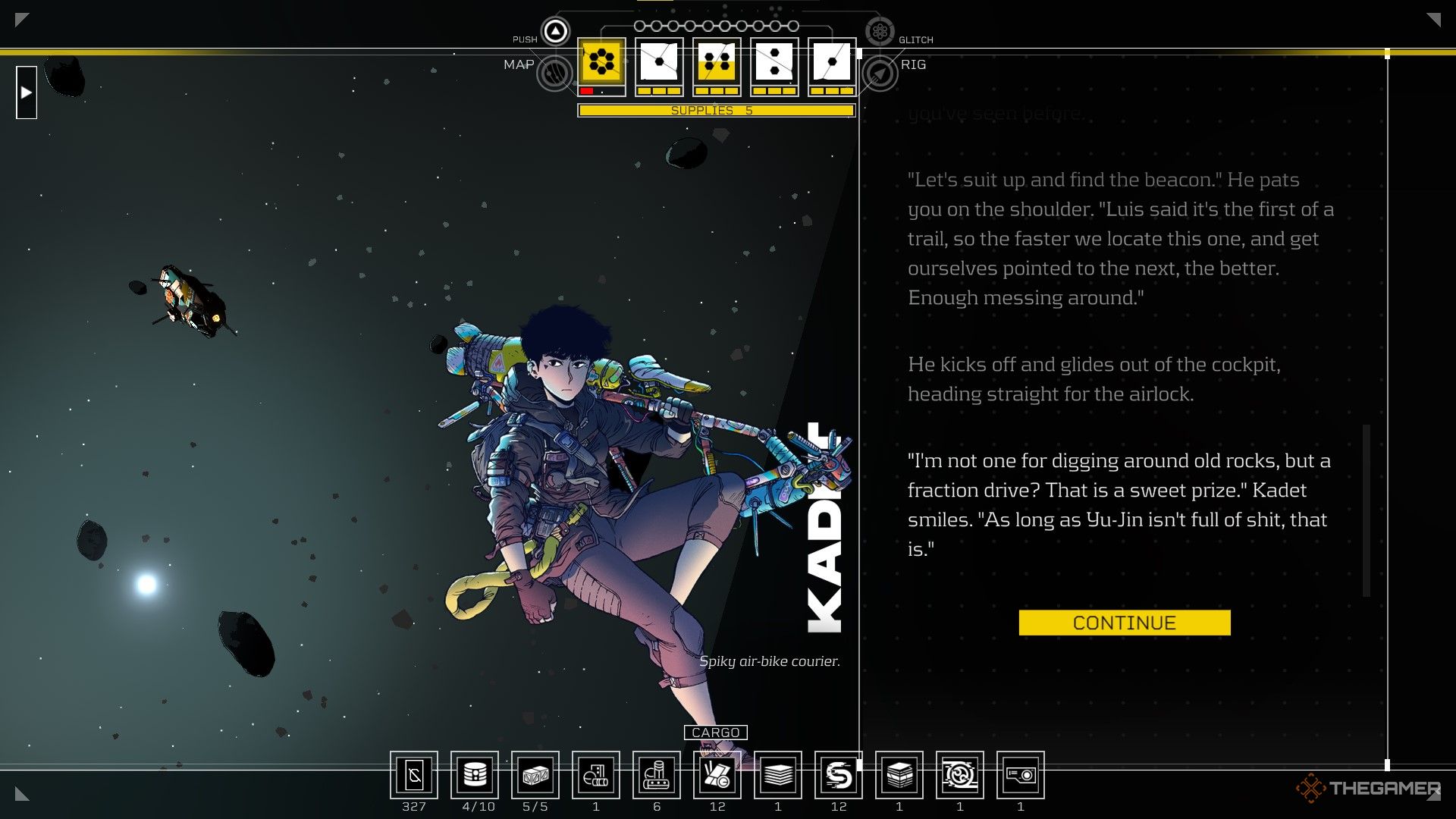
Task: Select the crates cargo slot showing 5/5
Action: point(535,775)
